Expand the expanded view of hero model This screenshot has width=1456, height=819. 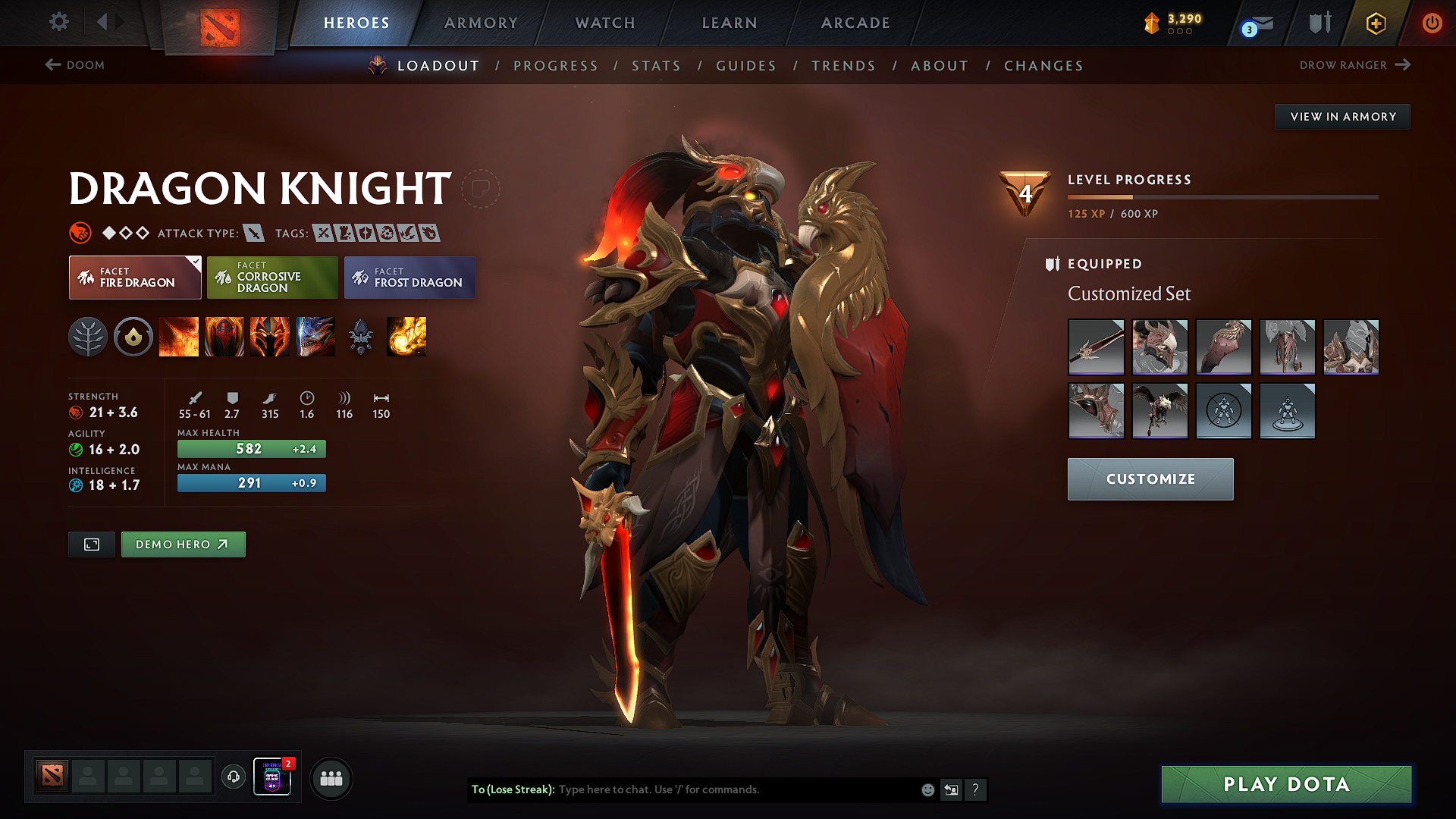(91, 544)
